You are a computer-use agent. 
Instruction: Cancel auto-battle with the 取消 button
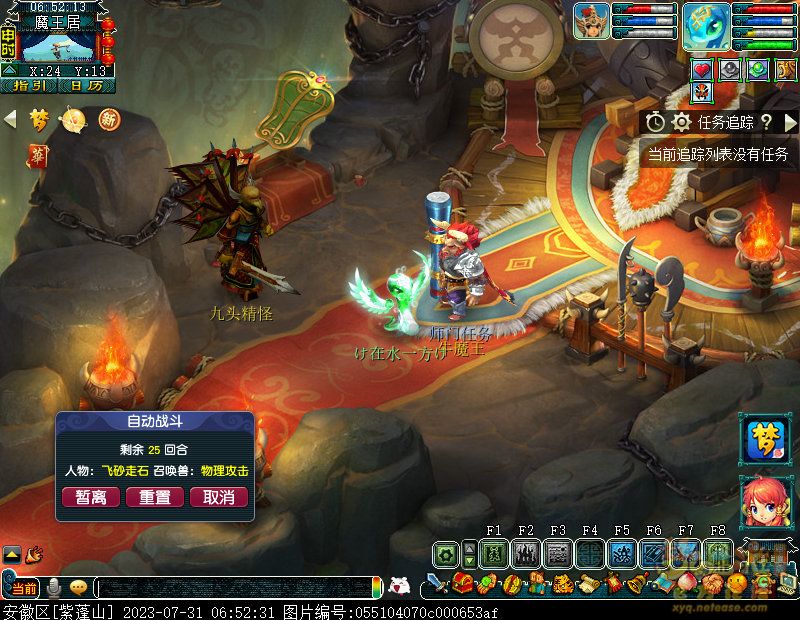click(219, 497)
